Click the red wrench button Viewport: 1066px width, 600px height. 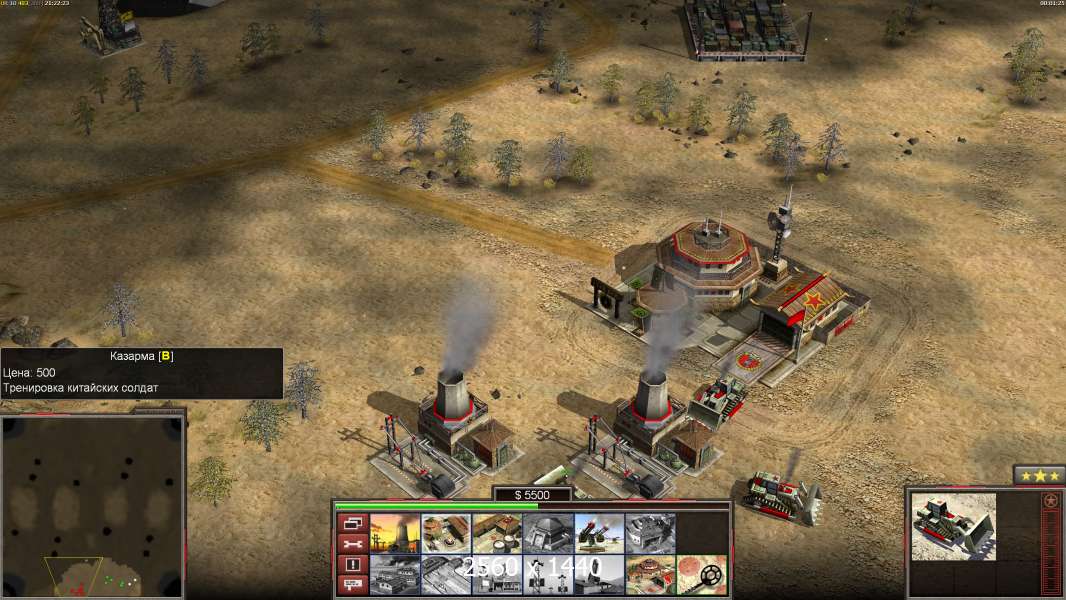[x=351, y=543]
